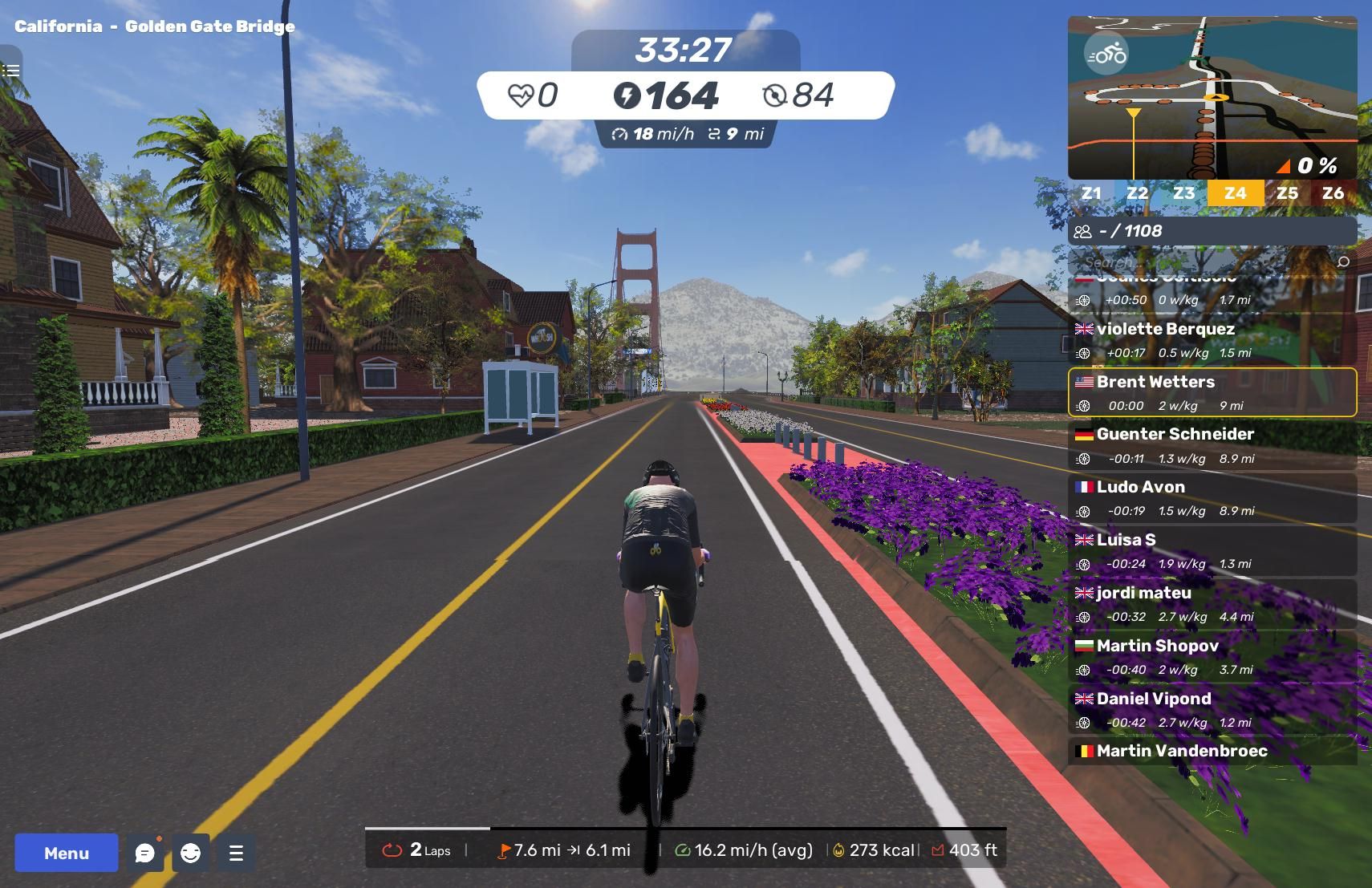Open the smiley emote button
The height and width of the screenshot is (888, 1372).
pyautogui.click(x=190, y=853)
